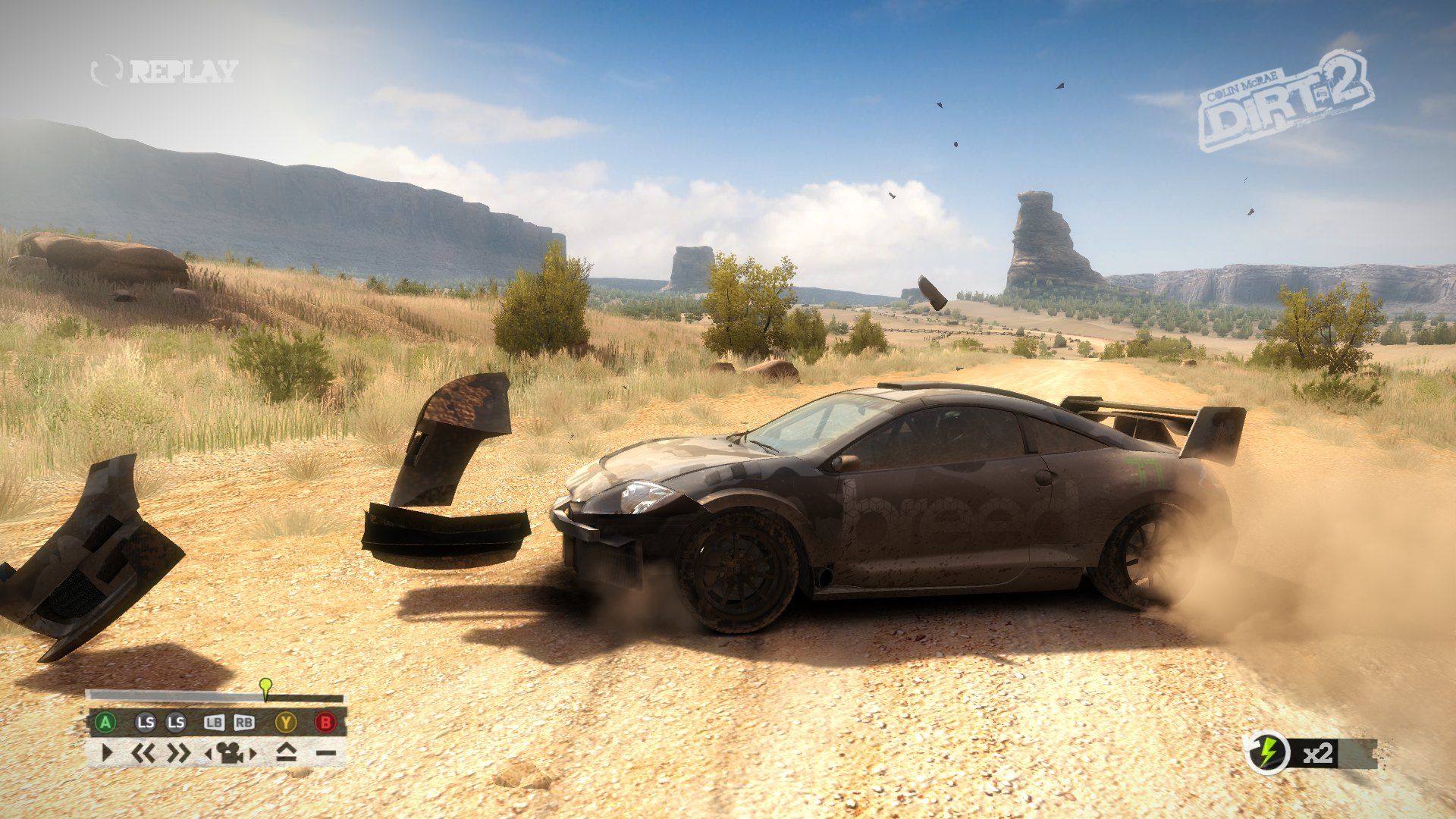This screenshot has height=819, width=1456.
Task: Click the movie camera icon
Action: (x=230, y=753)
